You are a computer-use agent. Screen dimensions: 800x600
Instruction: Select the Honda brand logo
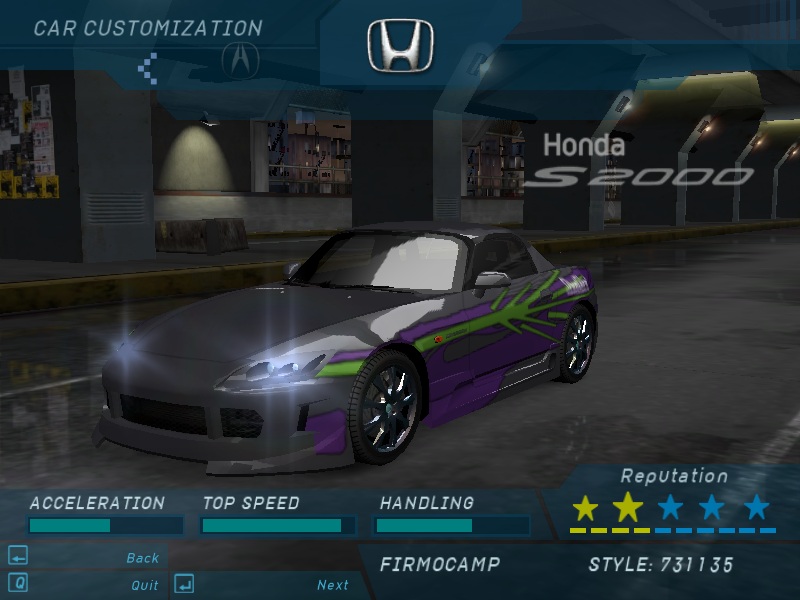click(400, 47)
